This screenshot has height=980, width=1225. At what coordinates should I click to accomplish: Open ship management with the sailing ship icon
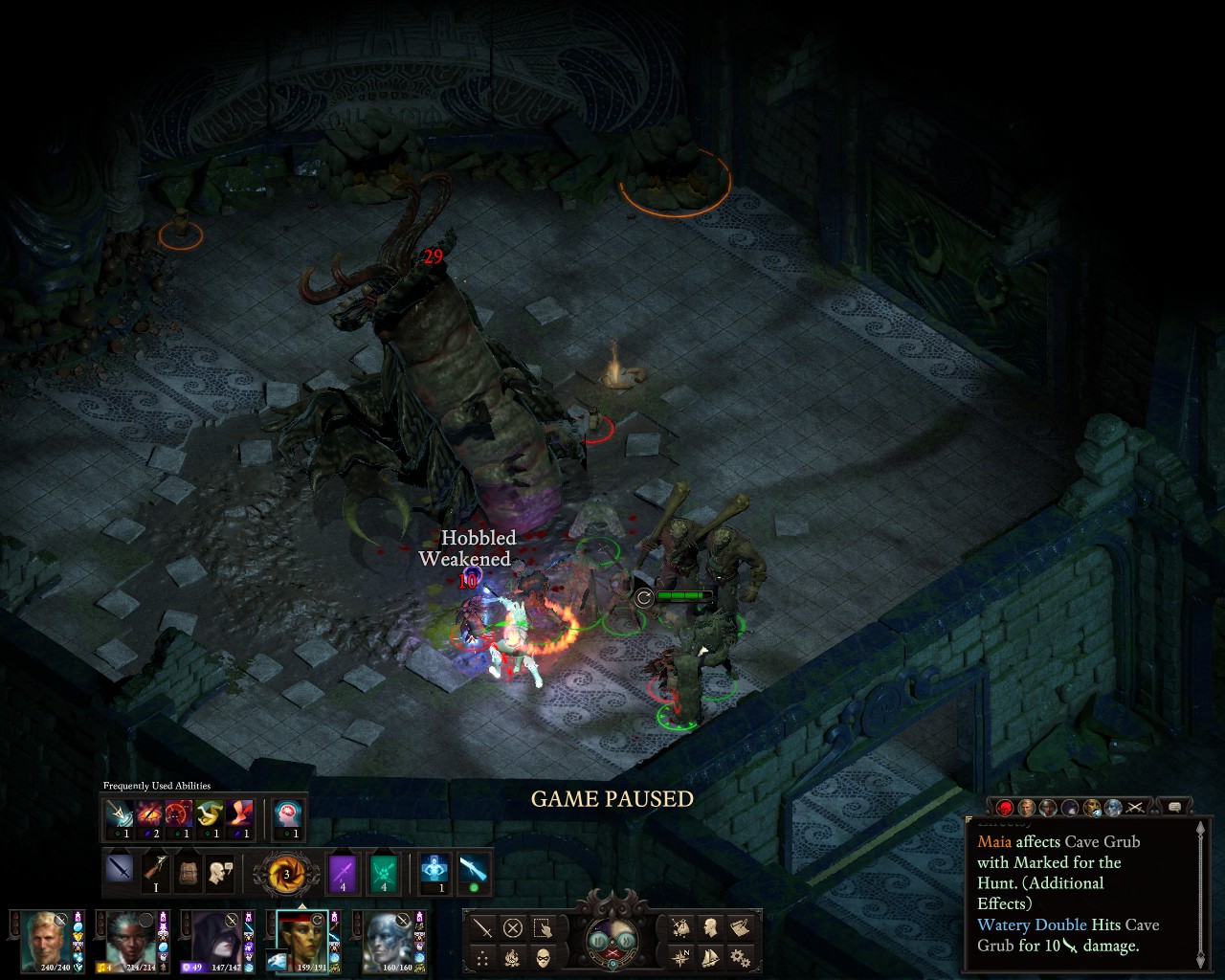(x=710, y=957)
